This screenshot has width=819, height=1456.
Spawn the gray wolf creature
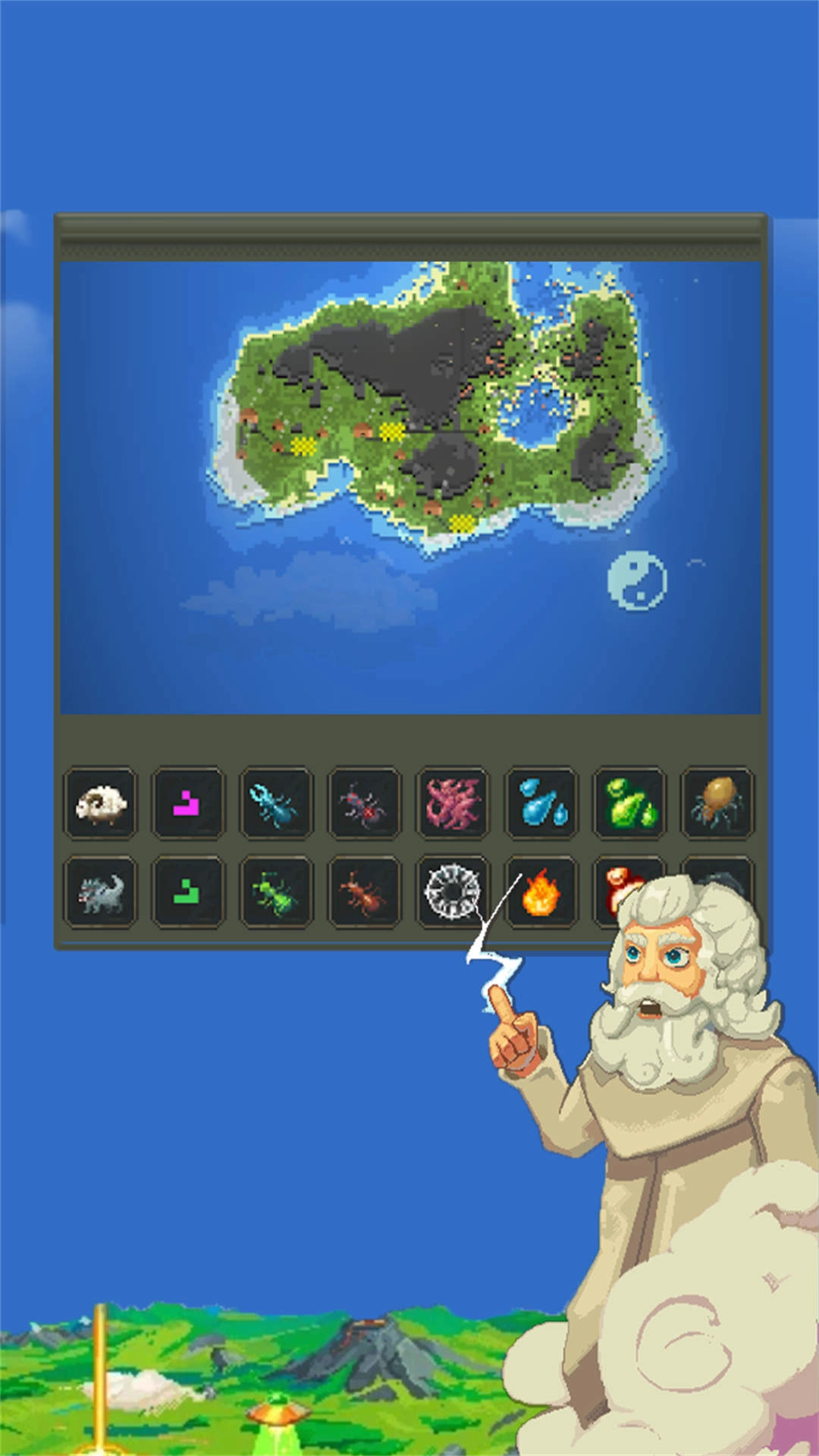[101, 893]
